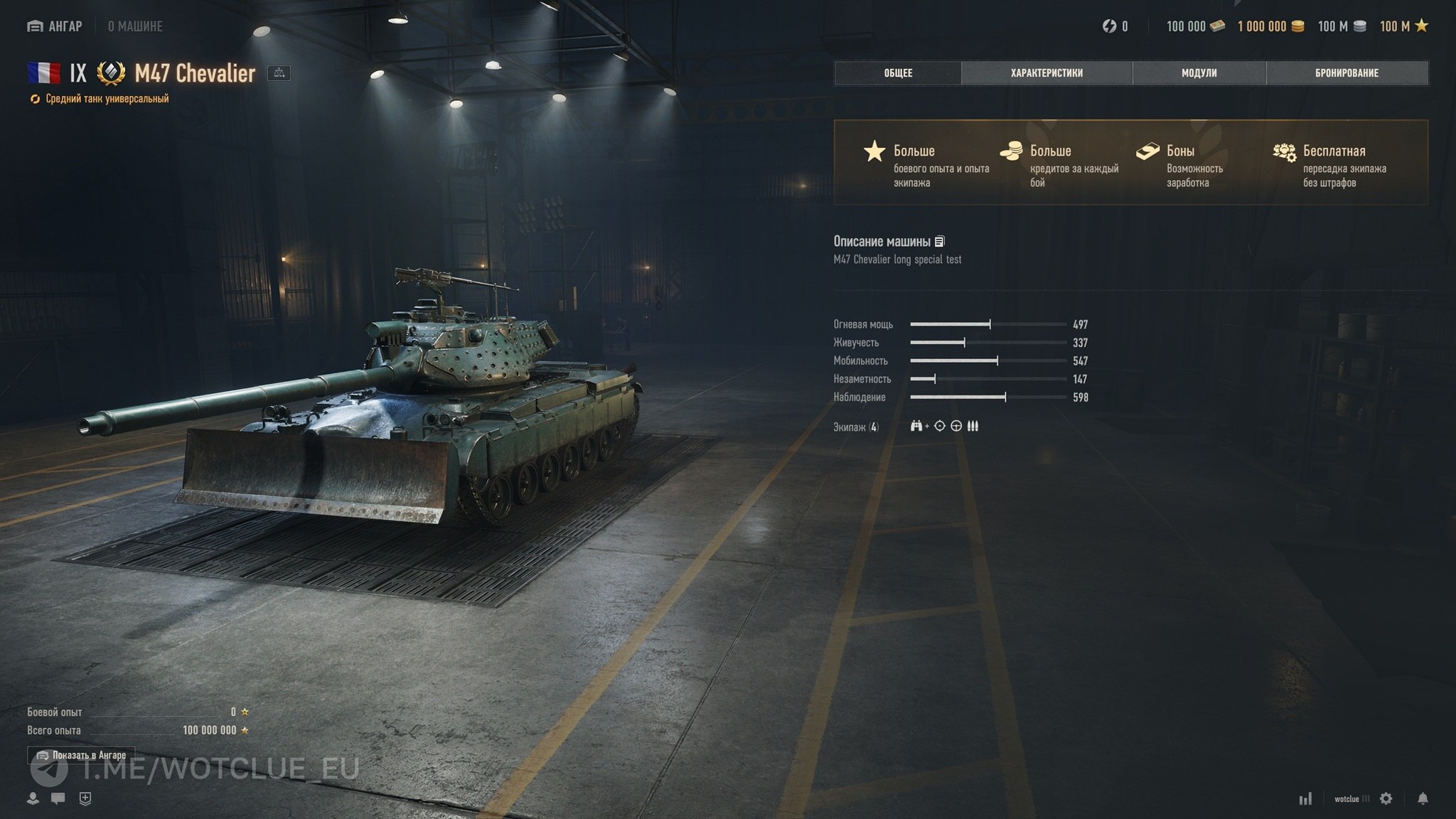Open the contacts person icon
The width and height of the screenshot is (1456, 819).
coord(33,798)
